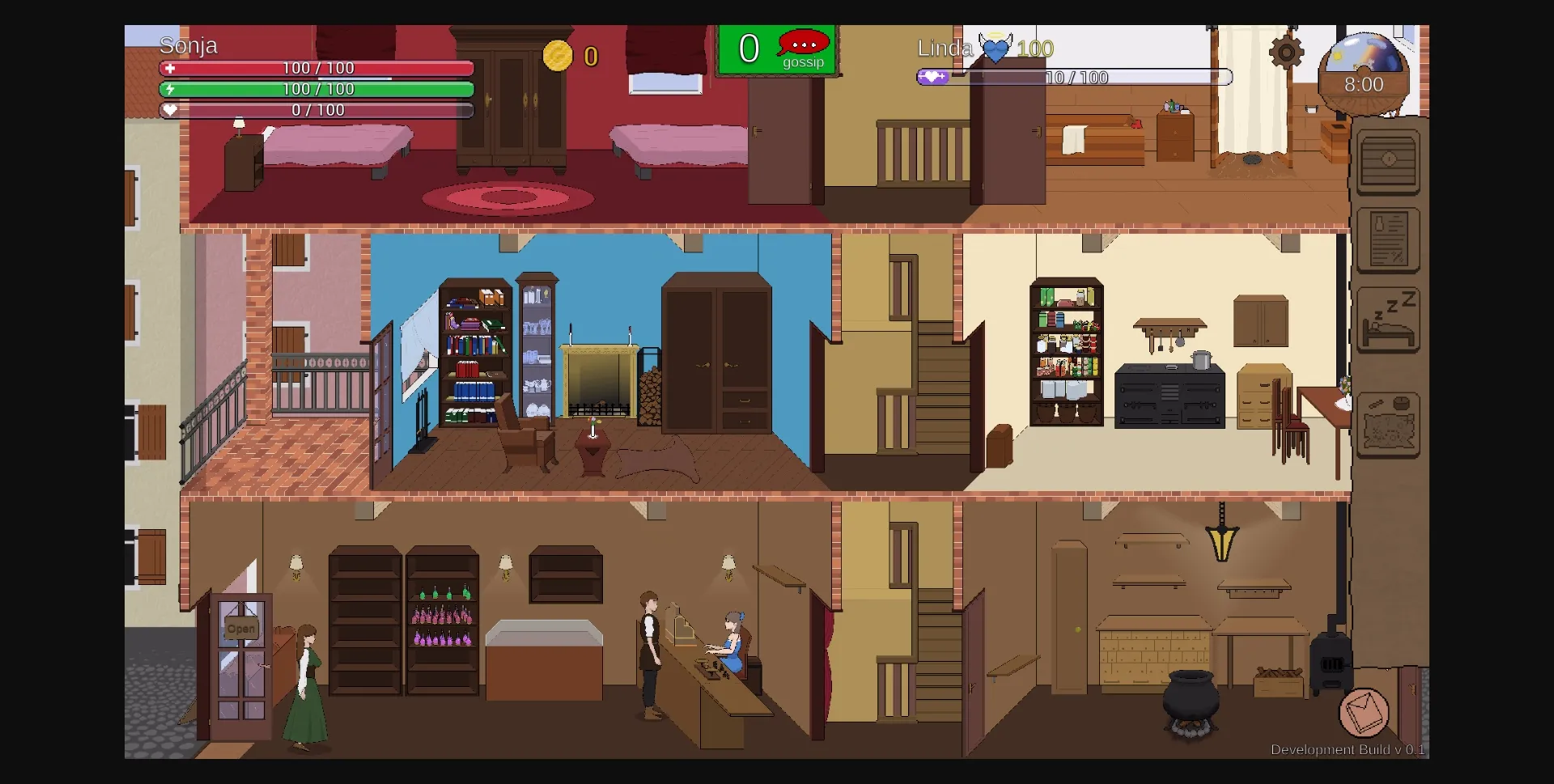Toggle the Open sign on the shop door
Viewport: 1554px width, 784px height.
coord(240,627)
